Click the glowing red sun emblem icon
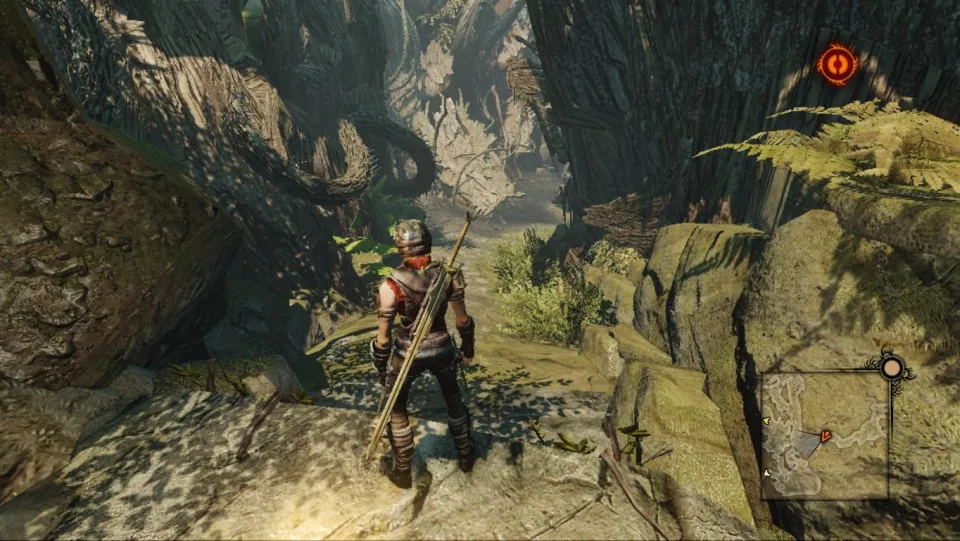Screen dimensions: 960x541 [837, 64]
